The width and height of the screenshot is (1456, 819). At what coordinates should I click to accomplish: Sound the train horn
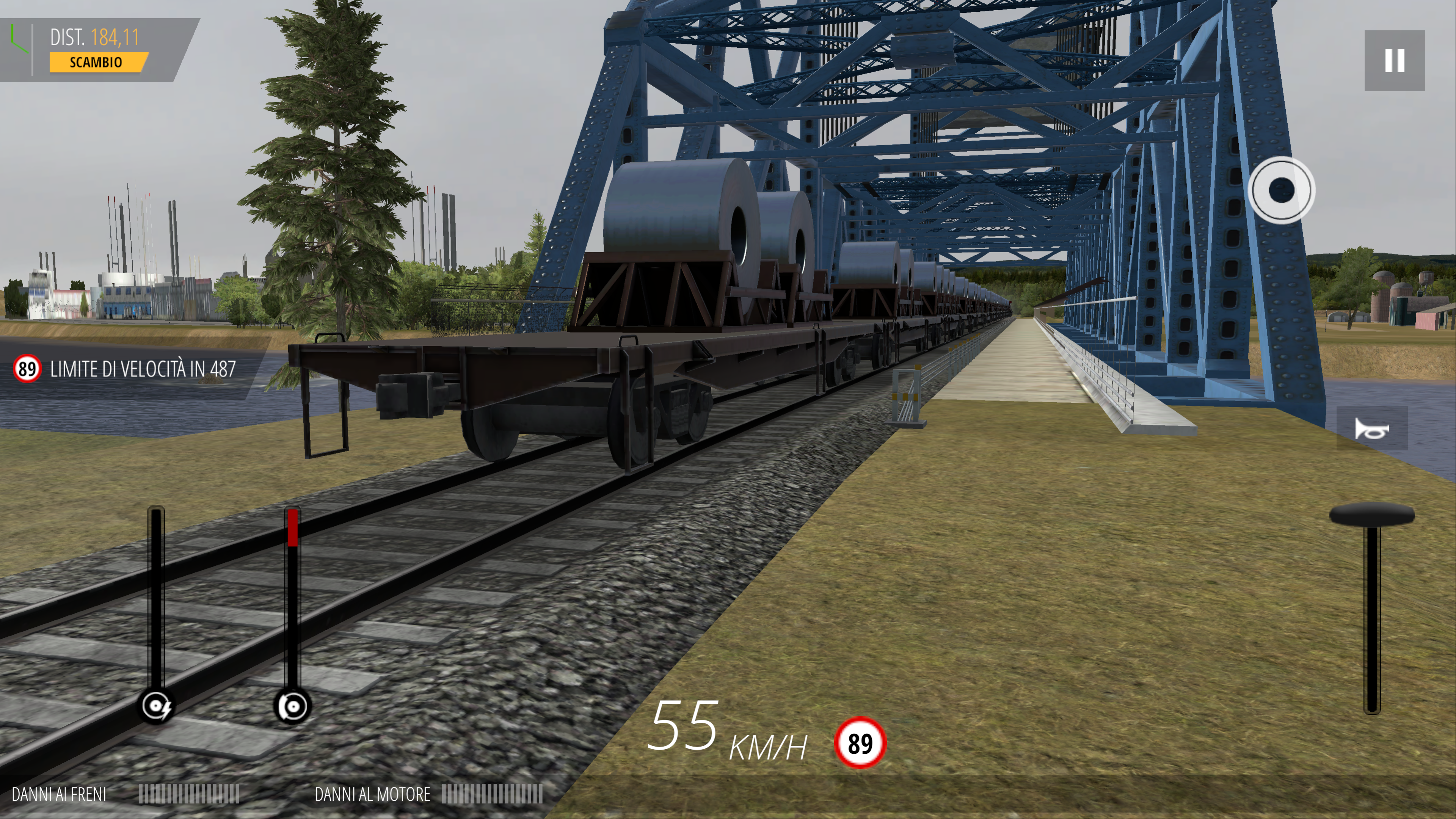[1371, 429]
